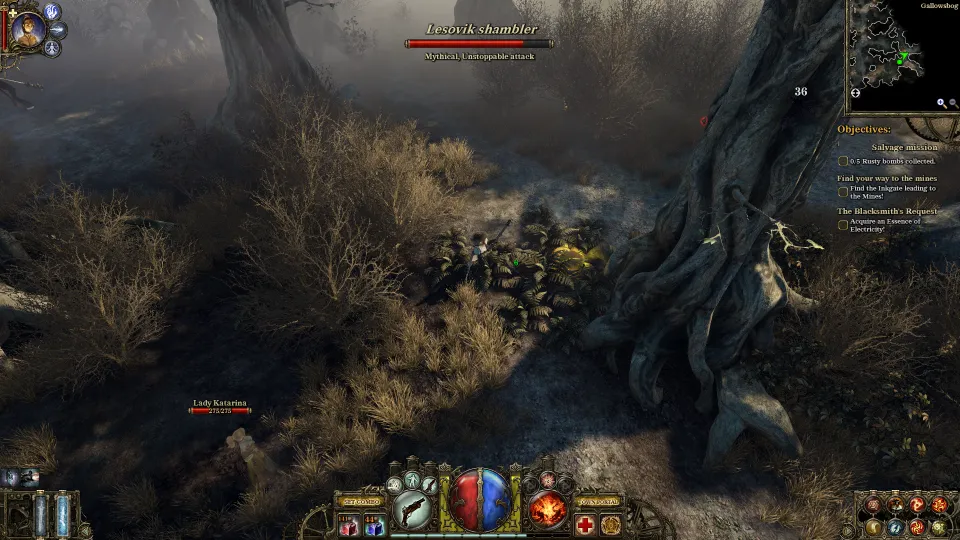This screenshot has height=540, width=960.
Task: Use the Town Portal button
Action: point(600,501)
